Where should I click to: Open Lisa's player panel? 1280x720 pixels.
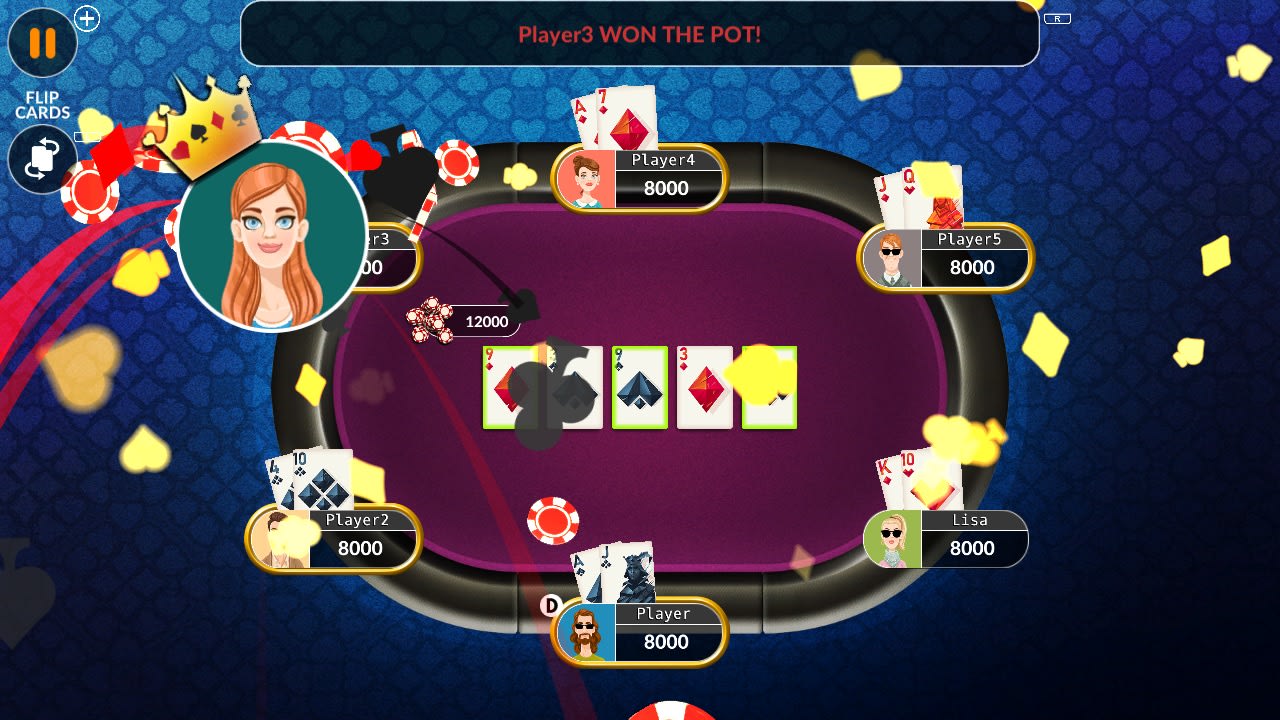(946, 538)
